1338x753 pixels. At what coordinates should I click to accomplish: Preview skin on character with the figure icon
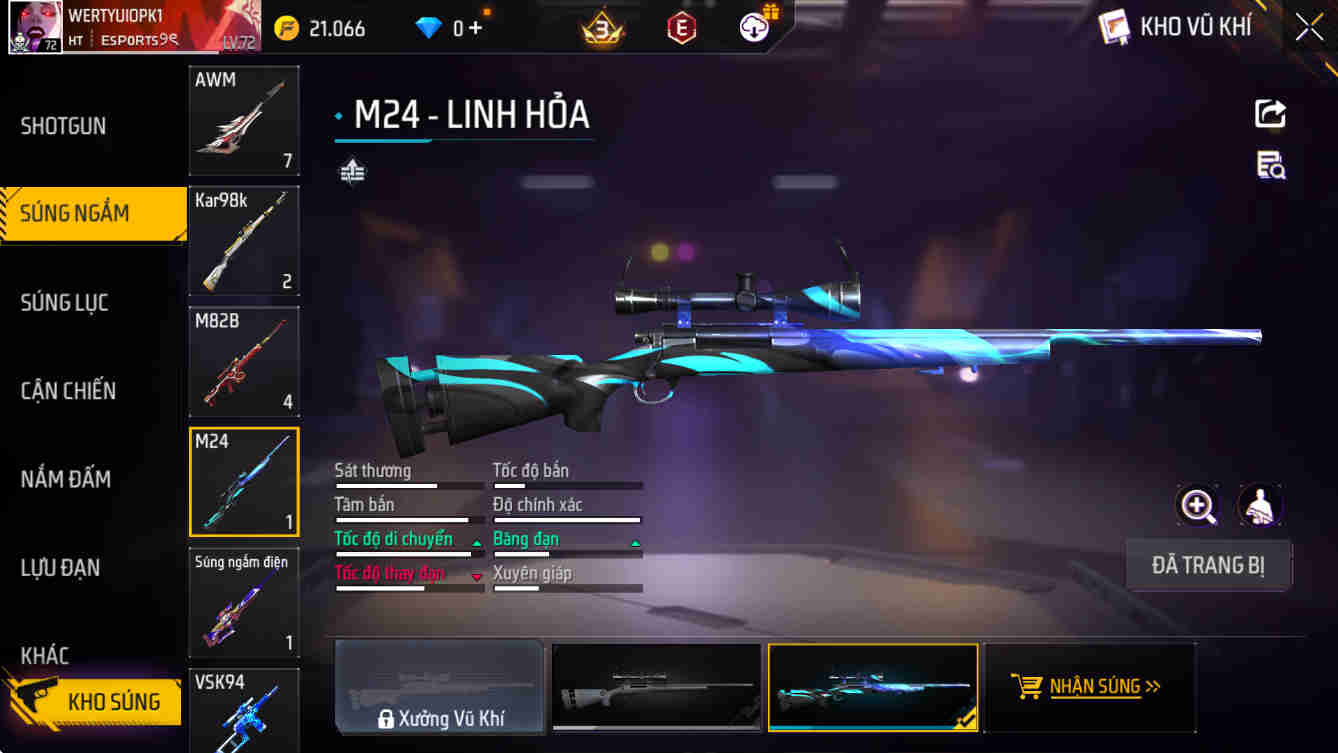[1259, 506]
